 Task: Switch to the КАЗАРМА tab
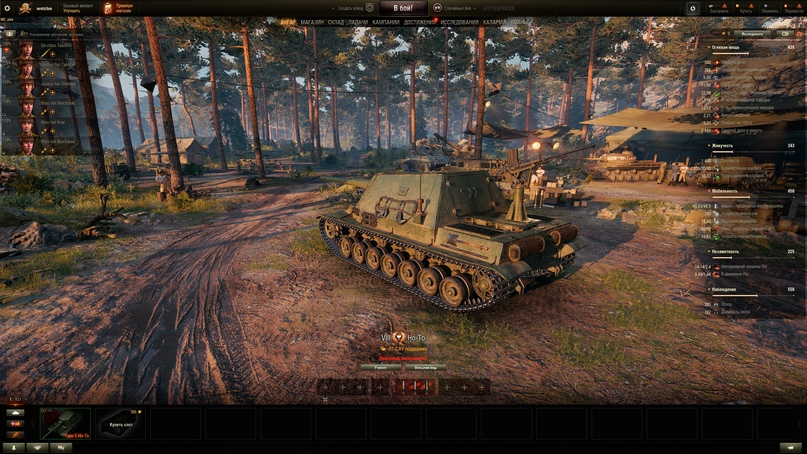(x=494, y=22)
